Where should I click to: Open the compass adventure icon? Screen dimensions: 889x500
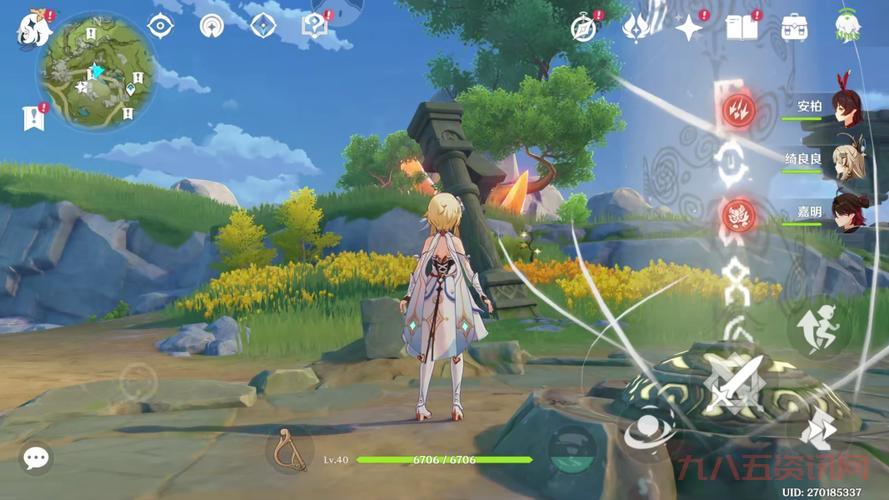(584, 28)
